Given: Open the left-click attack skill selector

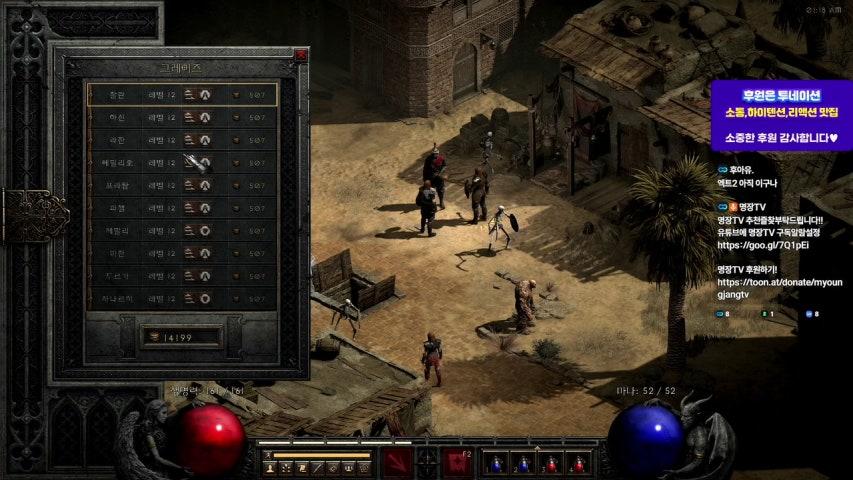Looking at the screenshot, I should 398,462.
